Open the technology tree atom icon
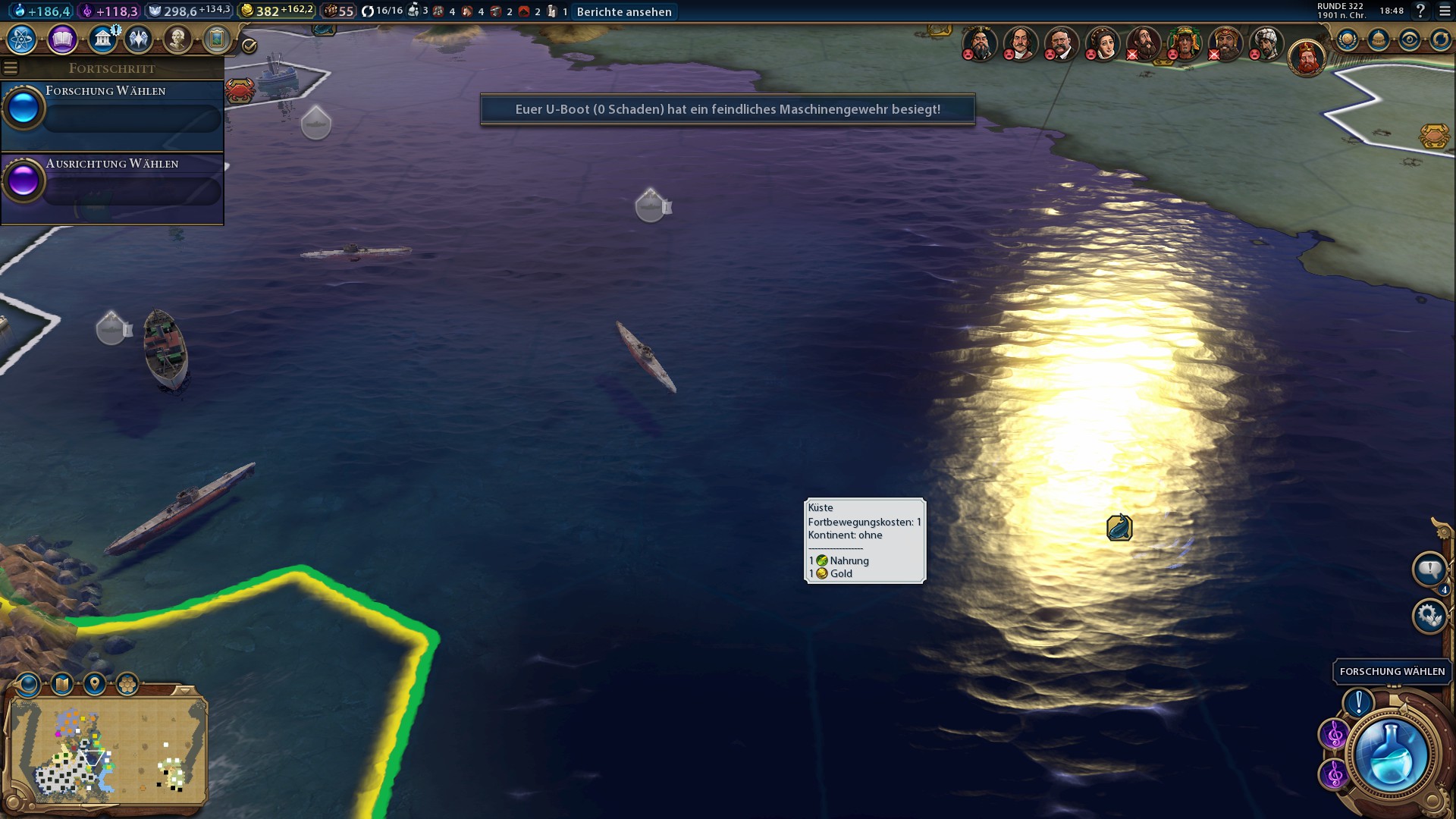1456x819 pixels. [x=22, y=39]
